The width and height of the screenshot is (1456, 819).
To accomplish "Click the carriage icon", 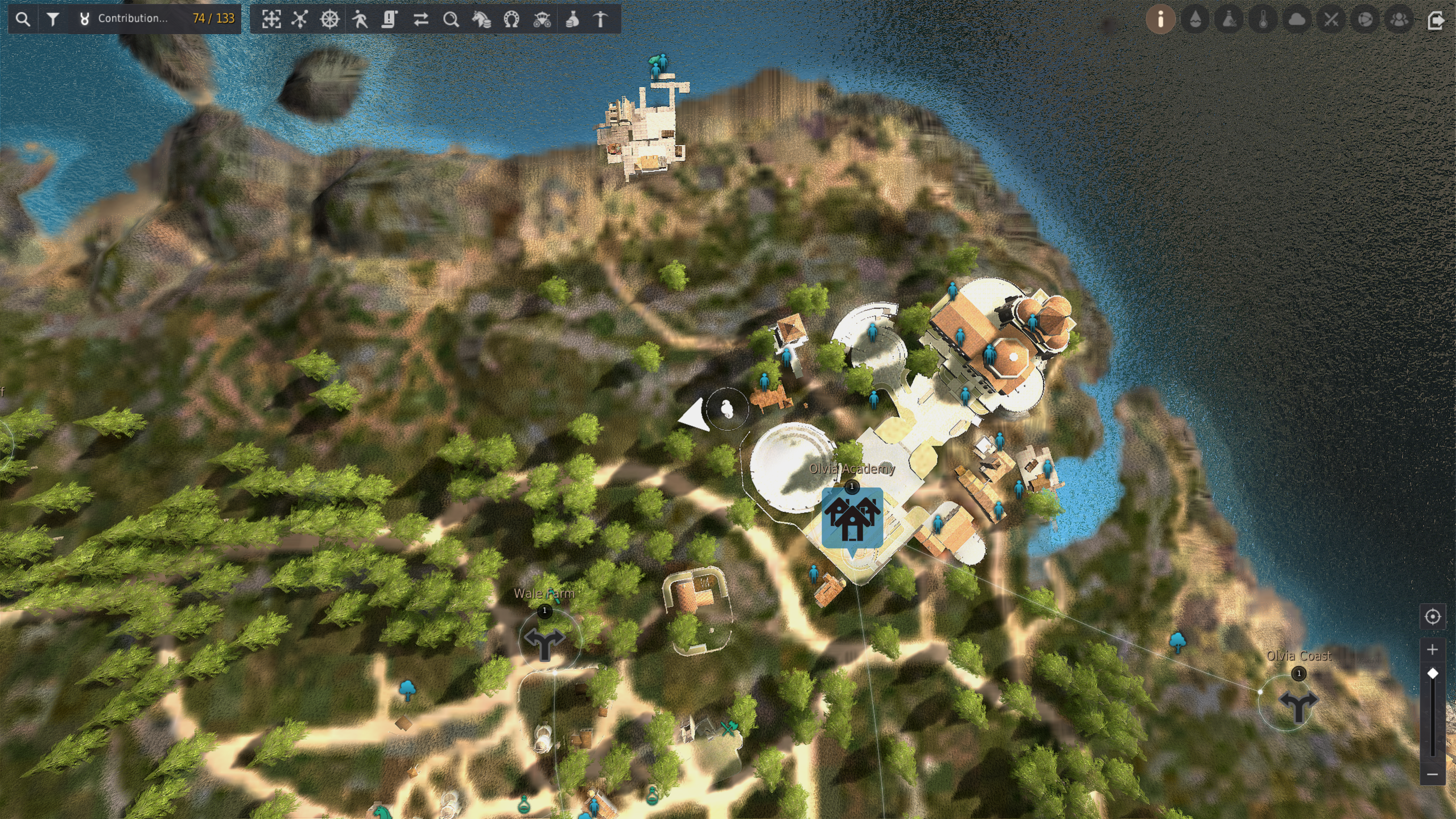I will pos(542,19).
